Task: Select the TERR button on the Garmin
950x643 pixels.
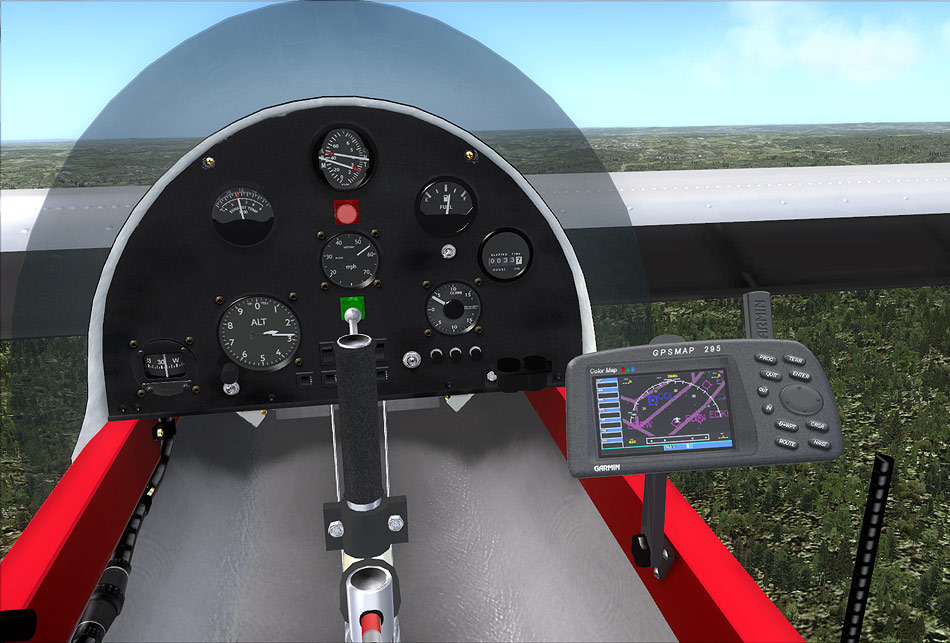Action: coord(795,358)
